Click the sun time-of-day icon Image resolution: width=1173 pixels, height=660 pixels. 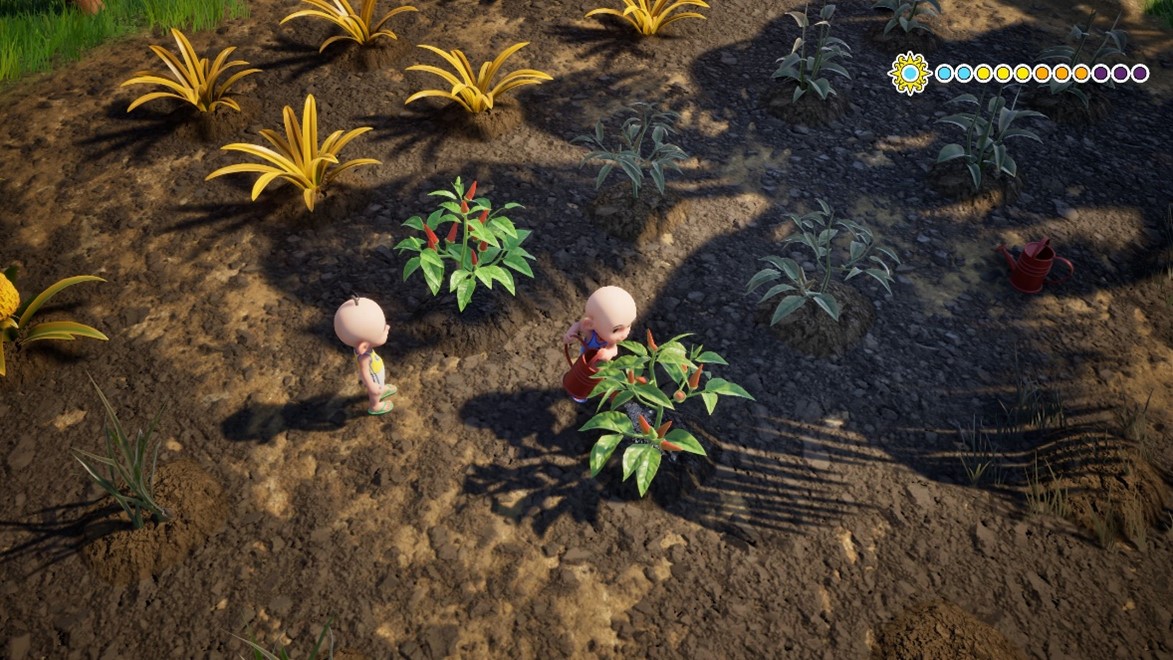pyautogui.click(x=909, y=73)
